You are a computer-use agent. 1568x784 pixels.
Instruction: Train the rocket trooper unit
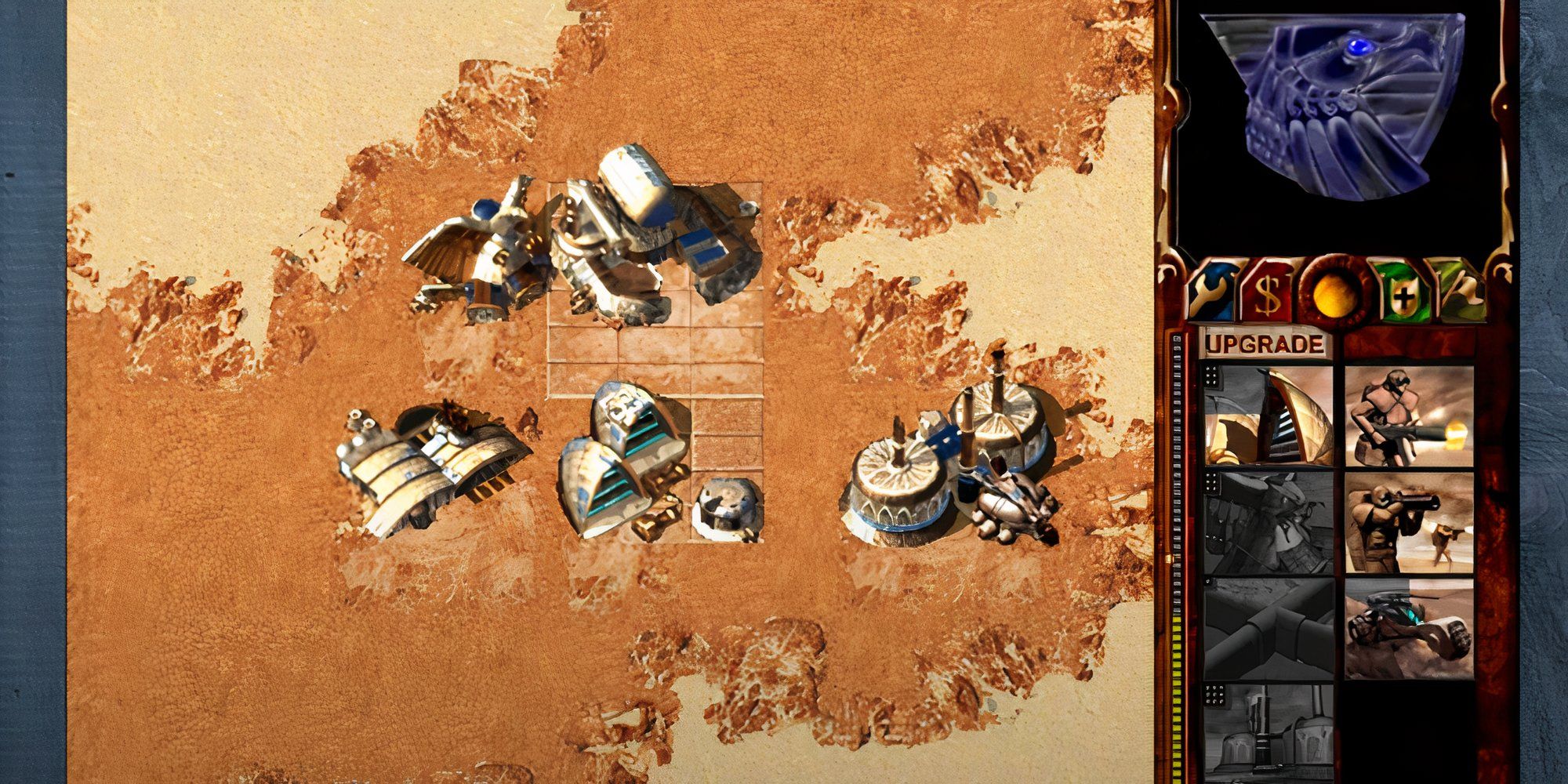tap(1409, 522)
